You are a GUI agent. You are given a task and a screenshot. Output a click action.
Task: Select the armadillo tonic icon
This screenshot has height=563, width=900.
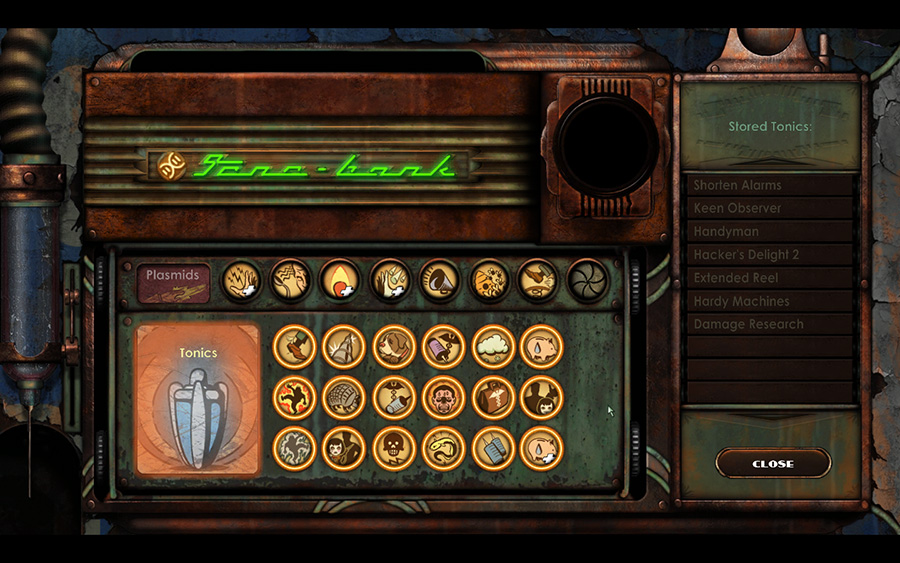344,397
